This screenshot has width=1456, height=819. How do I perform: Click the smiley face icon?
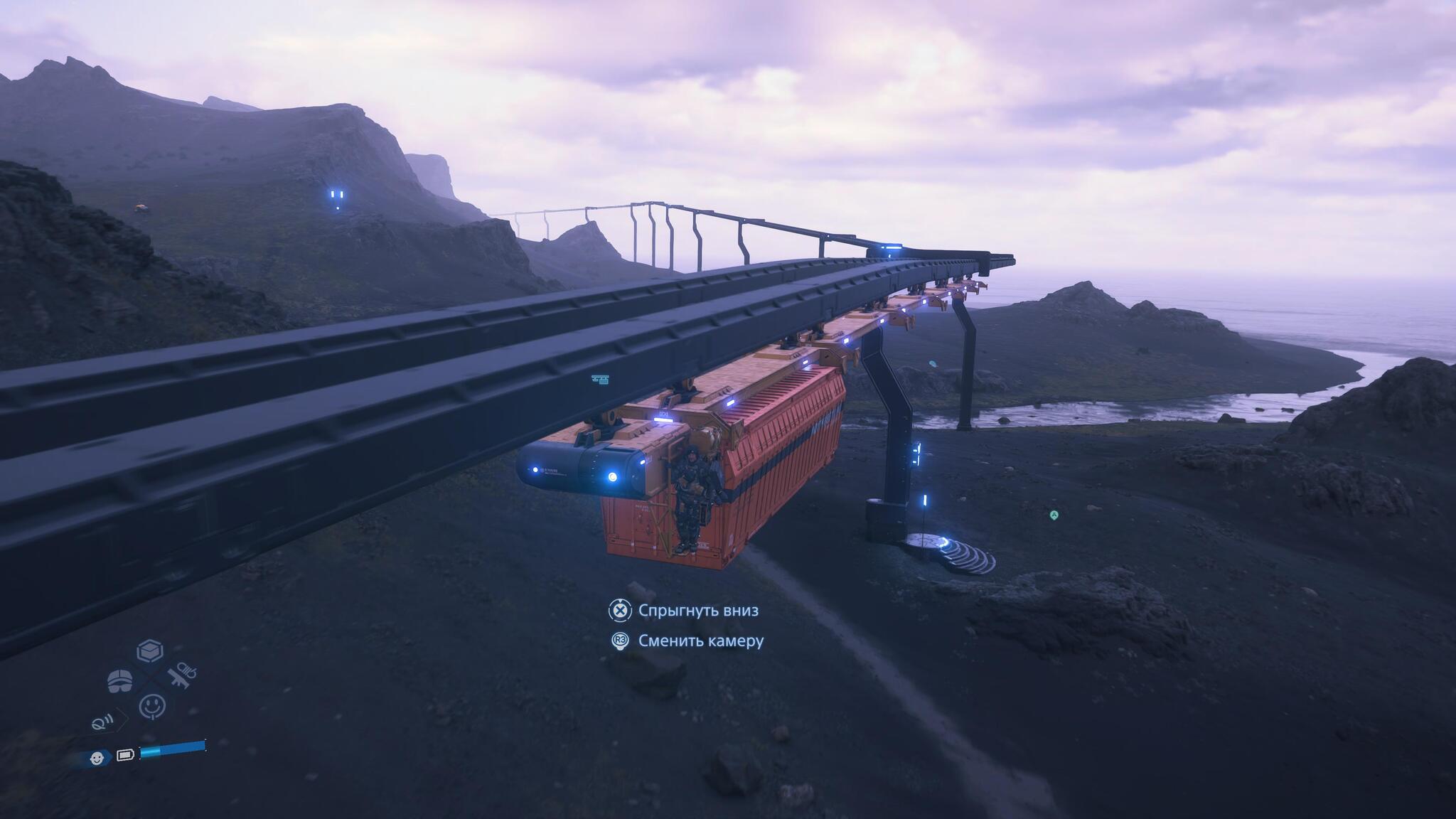click(152, 705)
